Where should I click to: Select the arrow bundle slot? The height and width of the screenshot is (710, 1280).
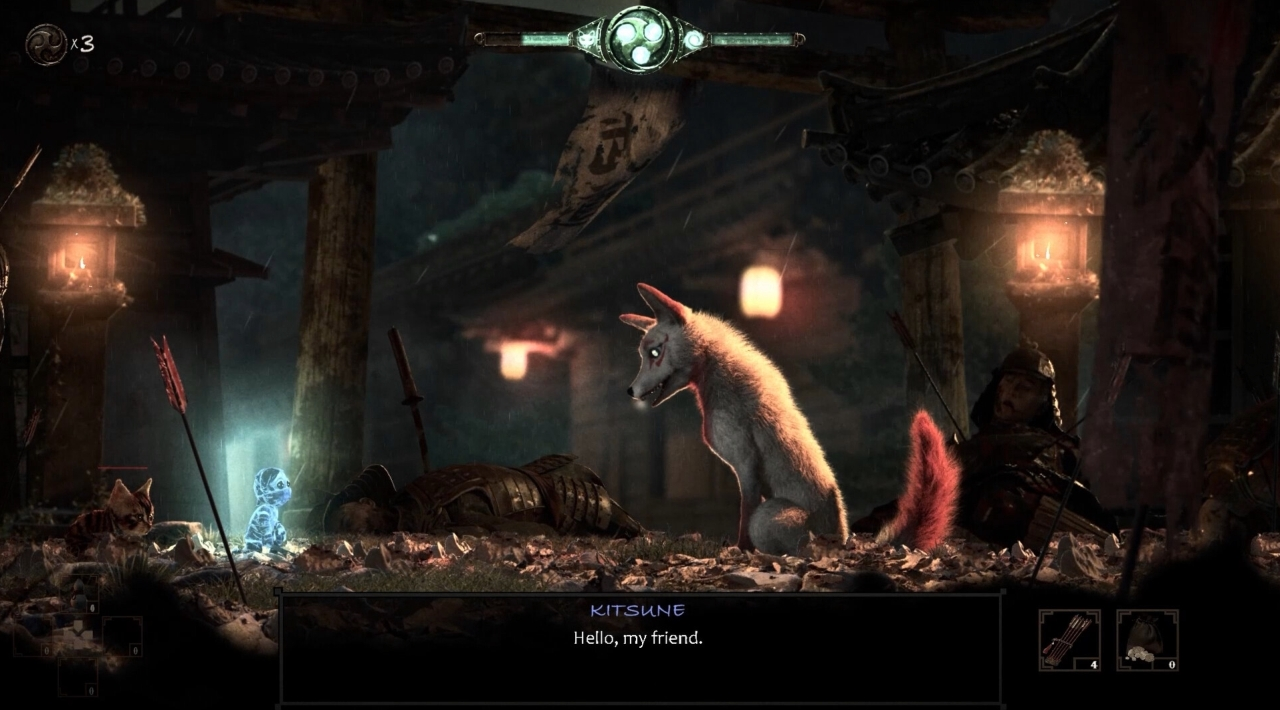point(1069,640)
